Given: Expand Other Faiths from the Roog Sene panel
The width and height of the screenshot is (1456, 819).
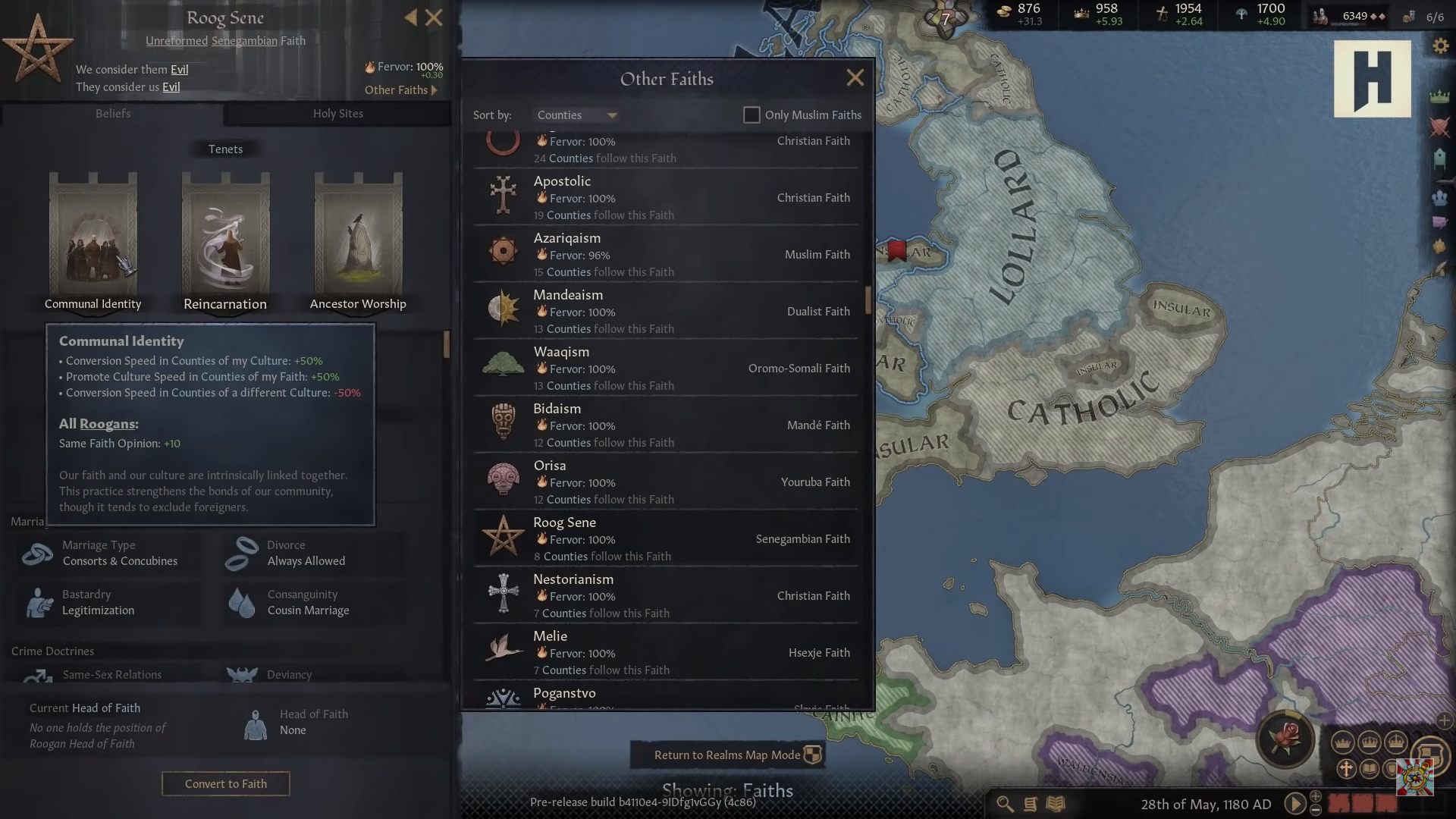Looking at the screenshot, I should point(400,89).
